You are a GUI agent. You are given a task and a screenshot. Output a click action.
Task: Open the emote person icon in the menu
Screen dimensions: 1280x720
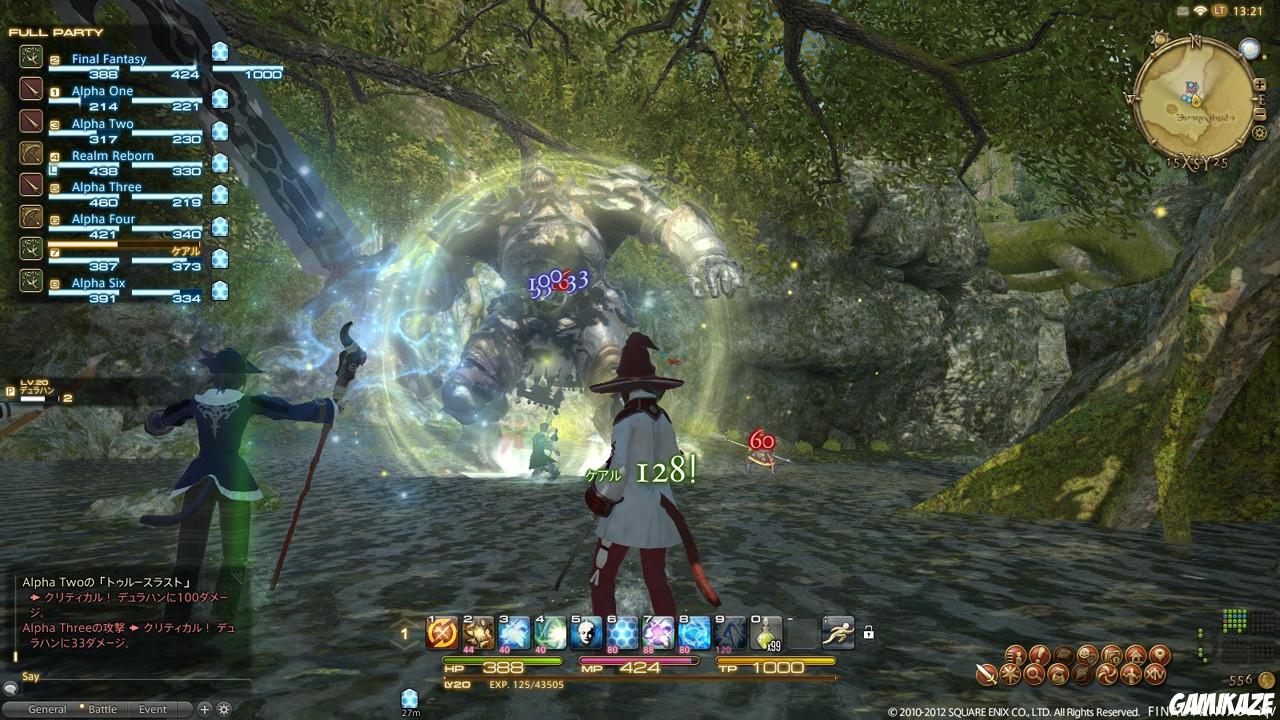click(x=1130, y=673)
